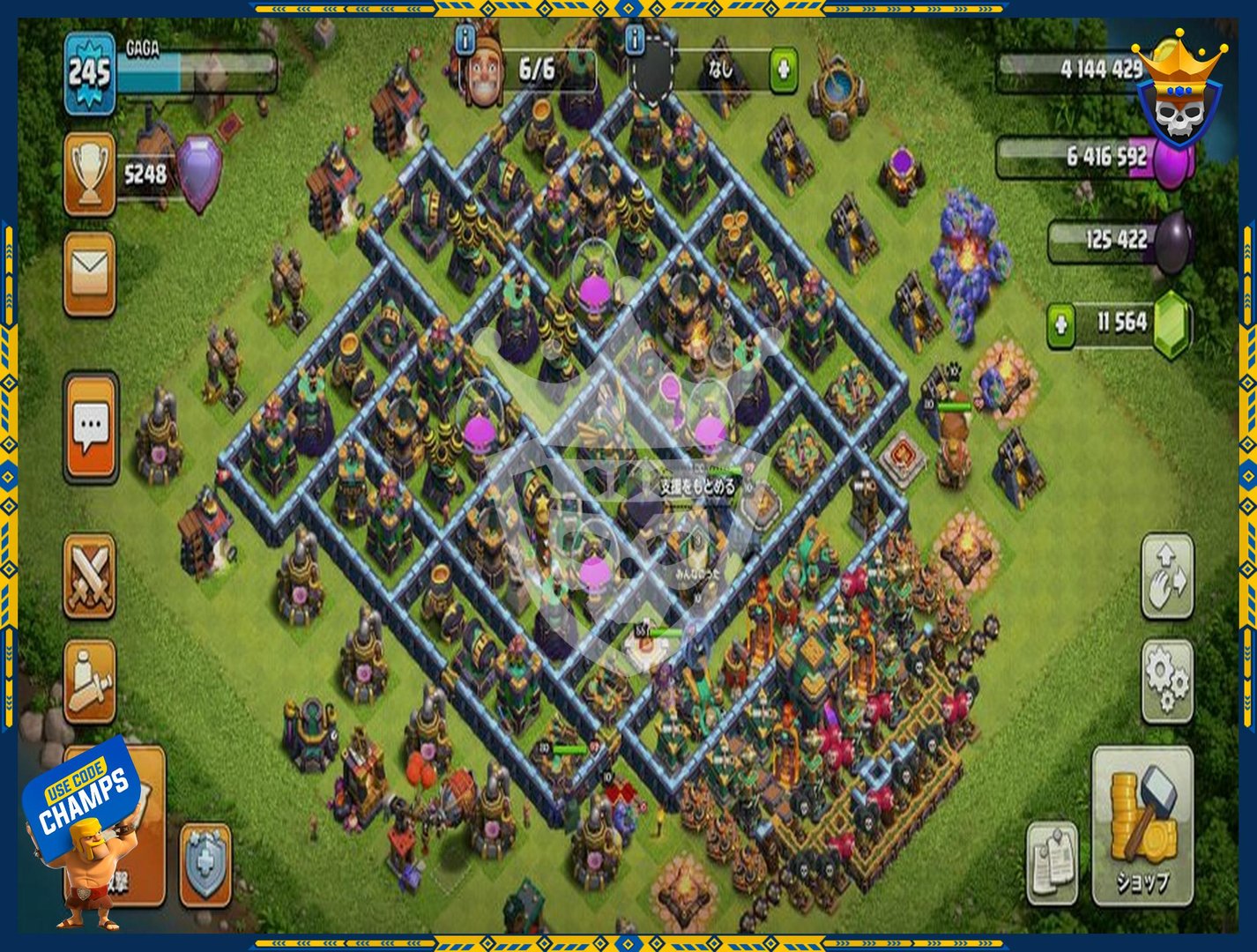Show shield info via its blue i icon
1257x952 pixels.
(x=635, y=39)
